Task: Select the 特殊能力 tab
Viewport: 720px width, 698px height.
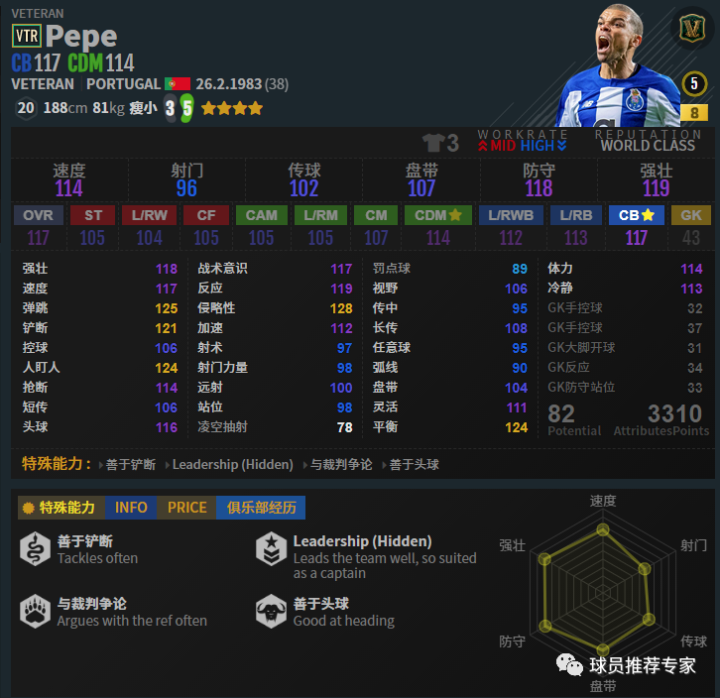Action: 60,507
